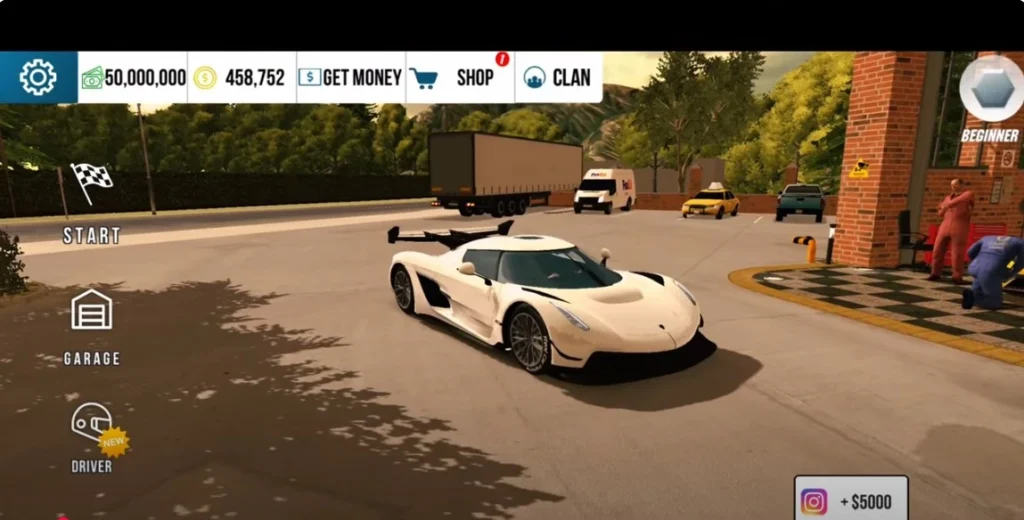Open the settings gear menu
The image size is (1024, 520).
click(38, 77)
